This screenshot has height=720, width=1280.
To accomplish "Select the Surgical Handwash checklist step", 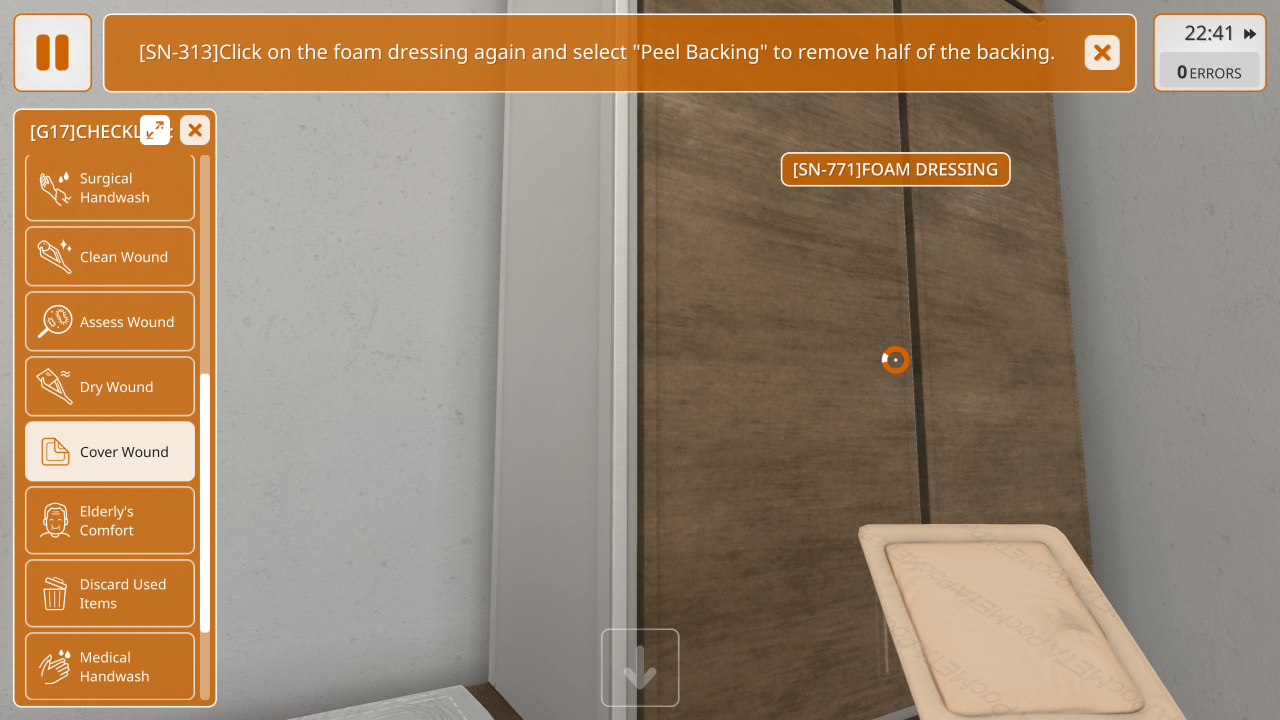I will [110, 188].
